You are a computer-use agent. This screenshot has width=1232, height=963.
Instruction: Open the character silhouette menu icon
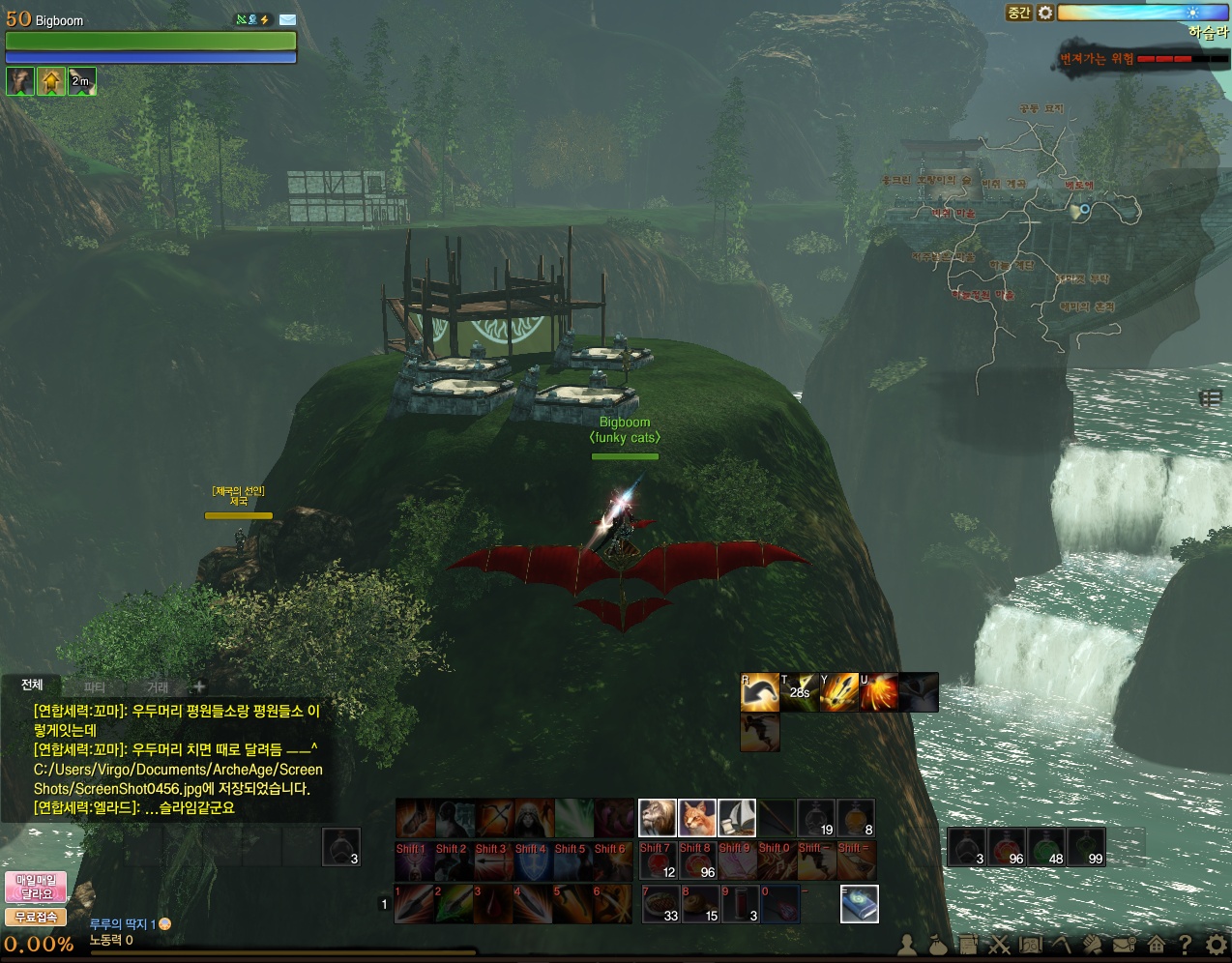click(907, 945)
